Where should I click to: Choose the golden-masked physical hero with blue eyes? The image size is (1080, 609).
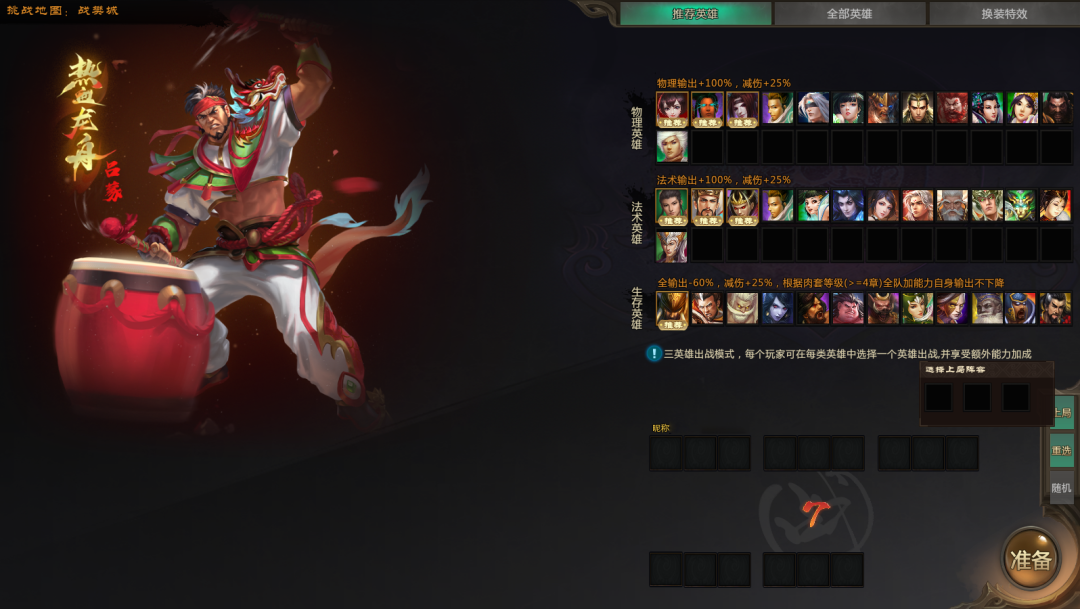click(x=882, y=108)
